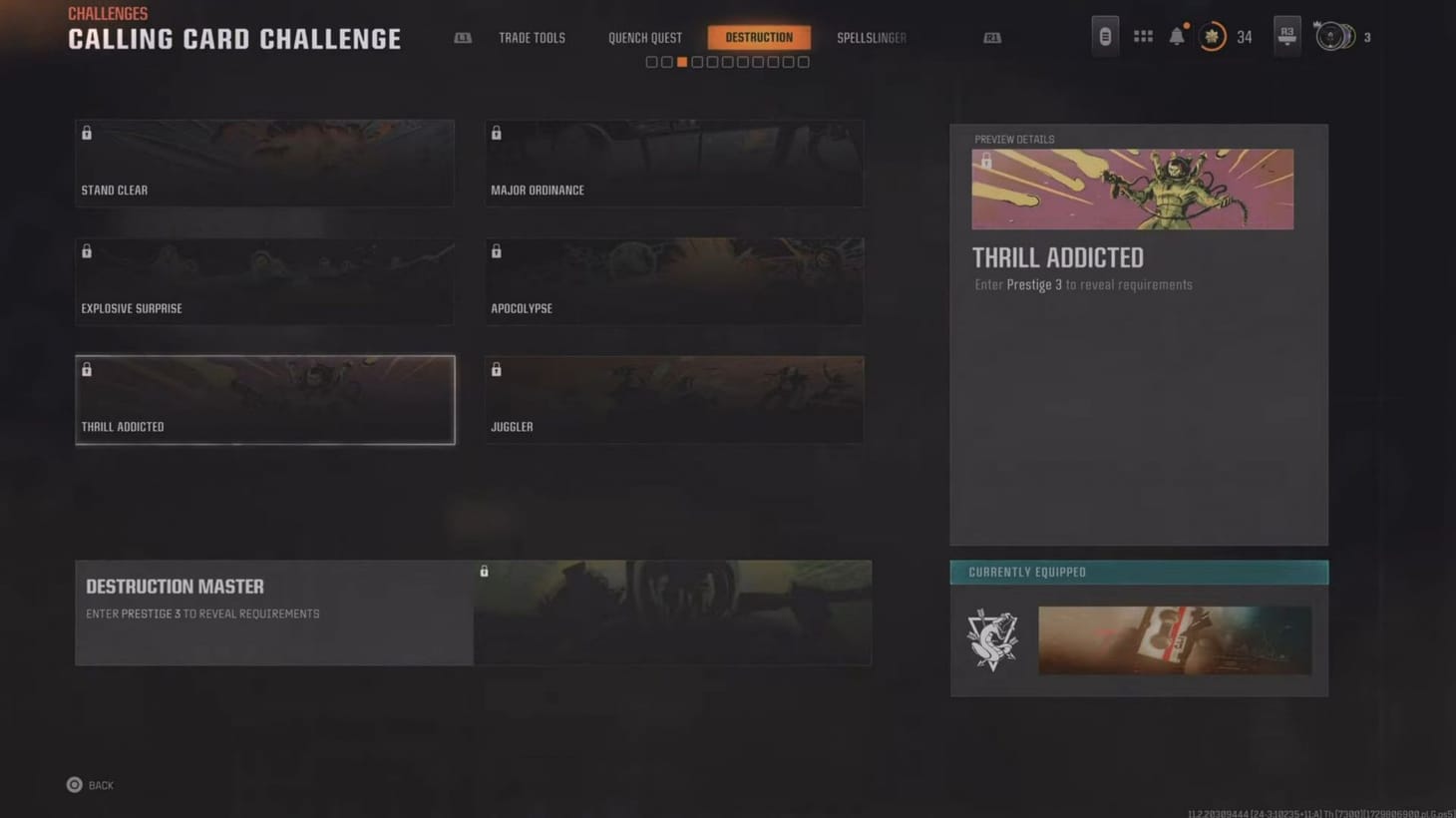The height and width of the screenshot is (818, 1456).
Task: Click the R3 button prompt icon
Action: pos(1285,36)
